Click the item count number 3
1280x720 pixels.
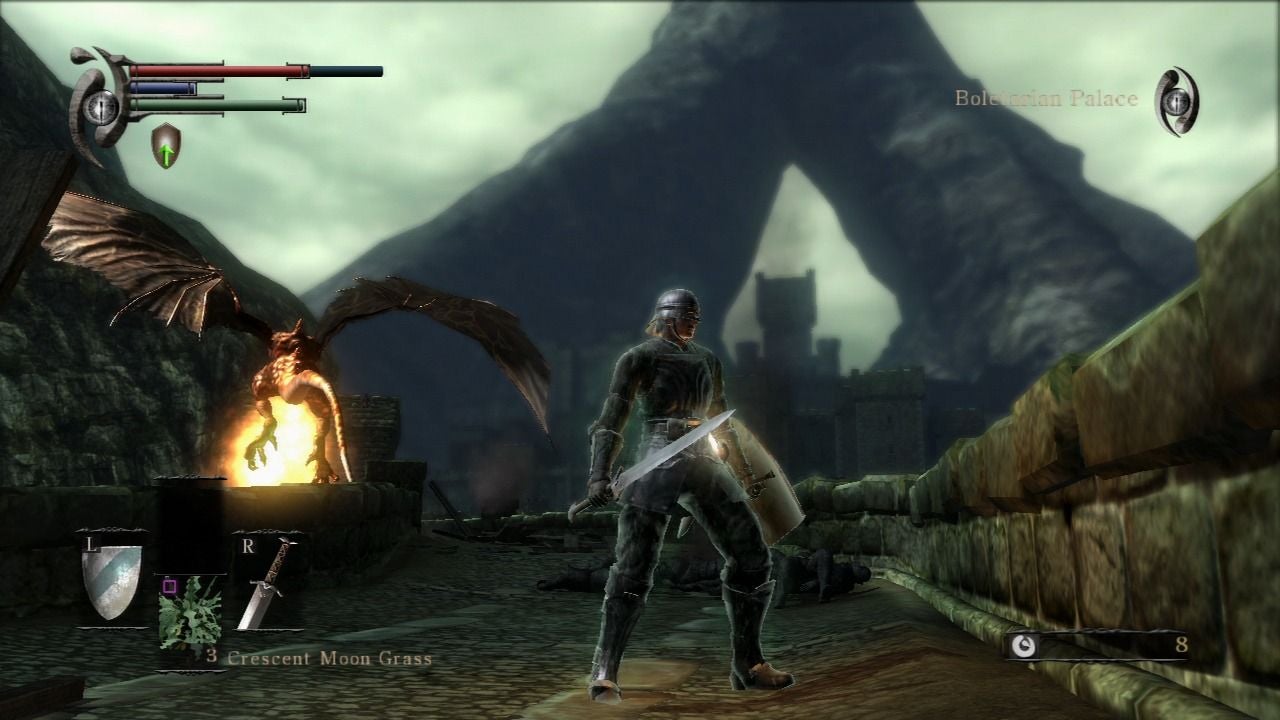[x=211, y=658]
